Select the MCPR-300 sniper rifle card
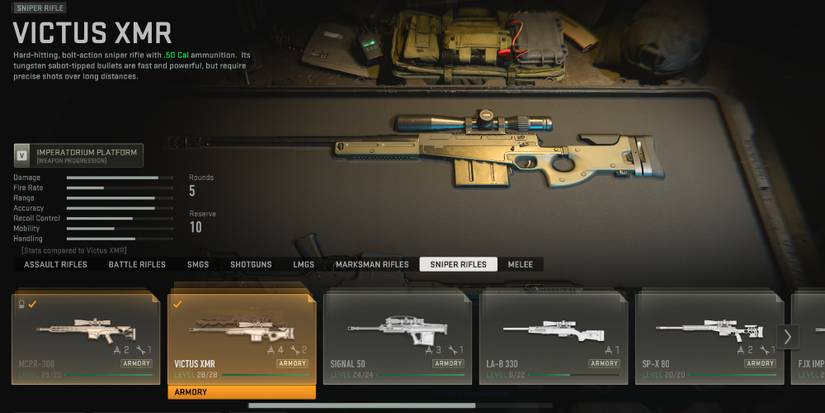Image resolution: width=825 pixels, height=413 pixels. click(x=86, y=338)
